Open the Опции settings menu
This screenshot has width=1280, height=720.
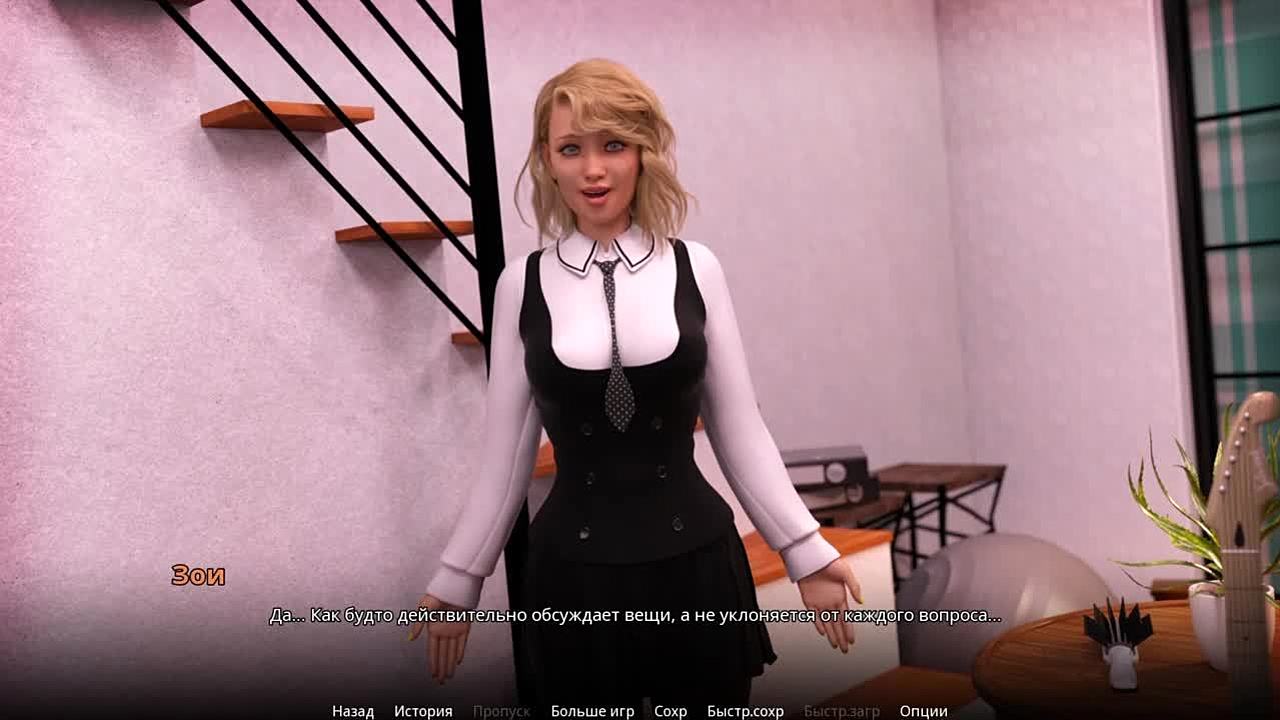(923, 711)
